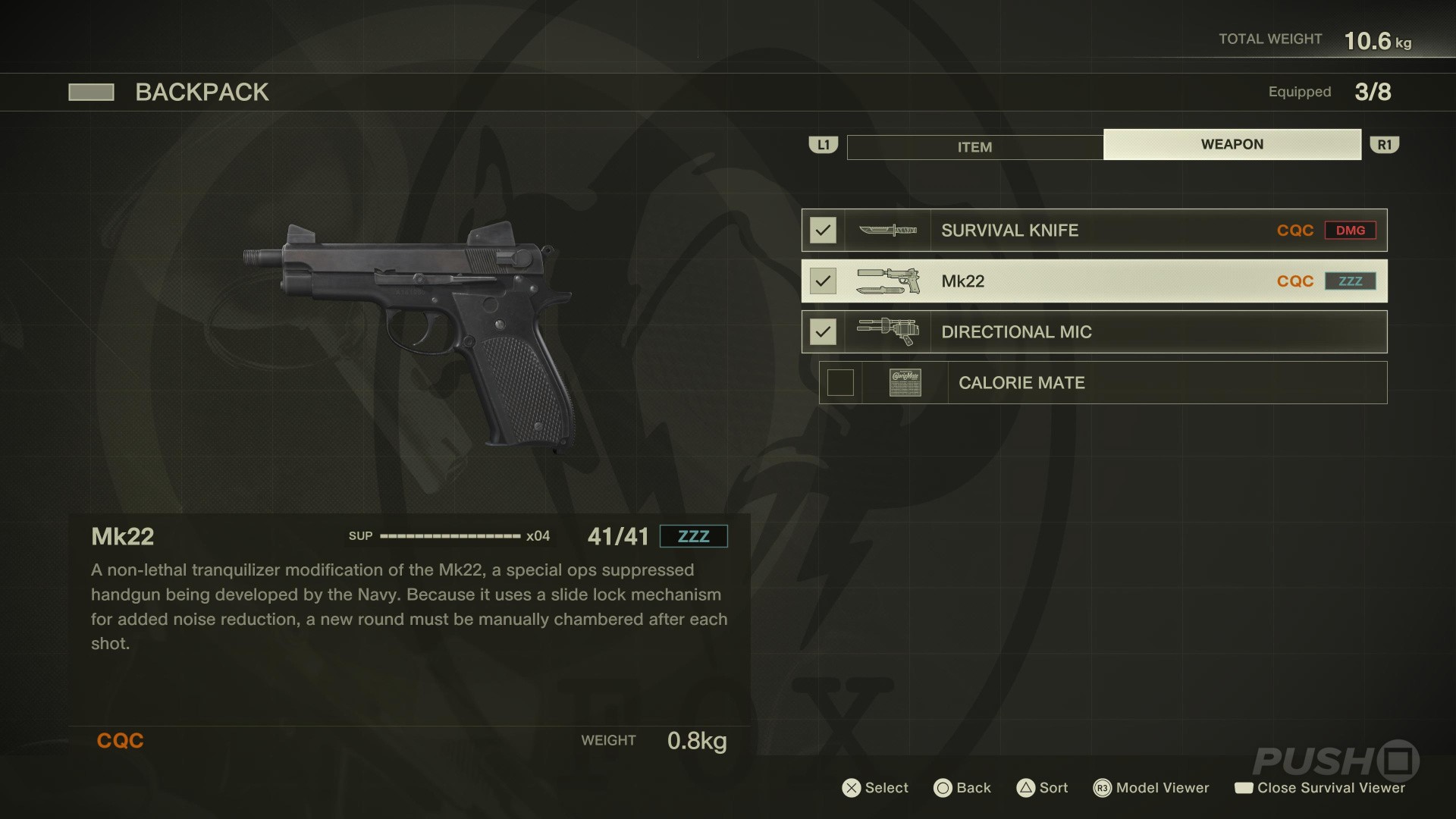
Task: Close the Survival Viewer
Action: tap(1319, 788)
